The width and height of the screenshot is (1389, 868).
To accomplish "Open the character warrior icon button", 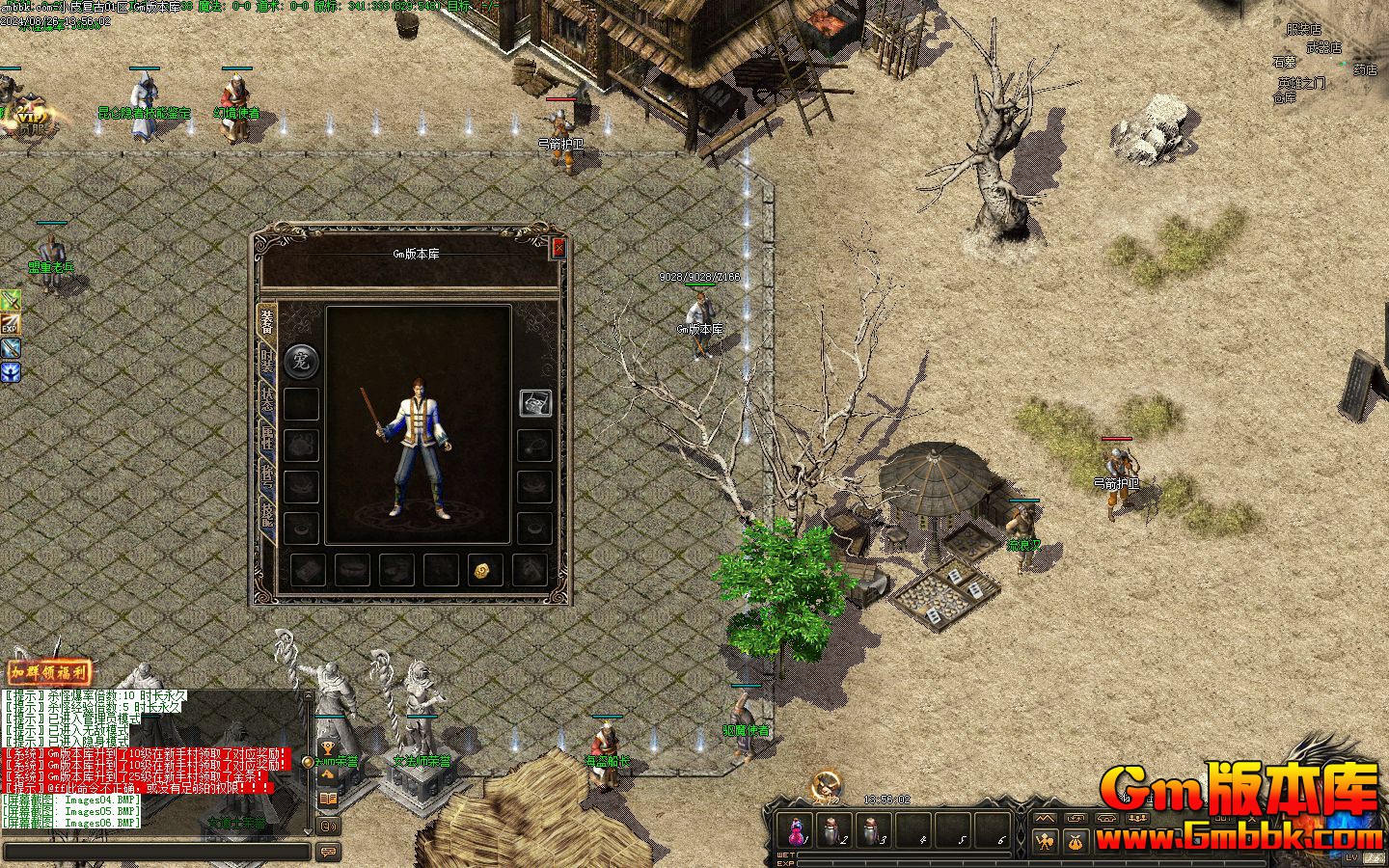I will (x=1045, y=842).
